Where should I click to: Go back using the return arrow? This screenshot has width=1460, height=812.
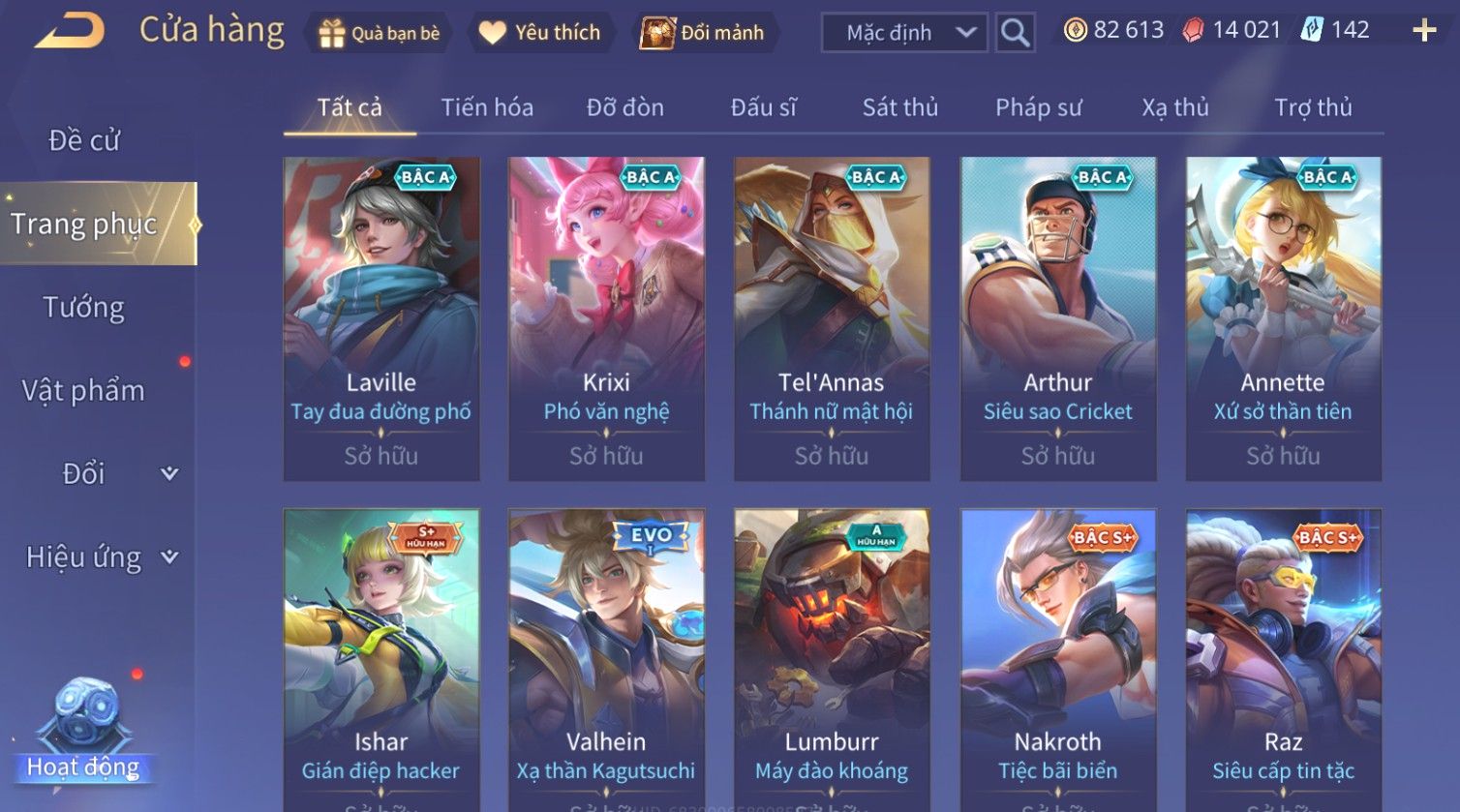coord(70,32)
